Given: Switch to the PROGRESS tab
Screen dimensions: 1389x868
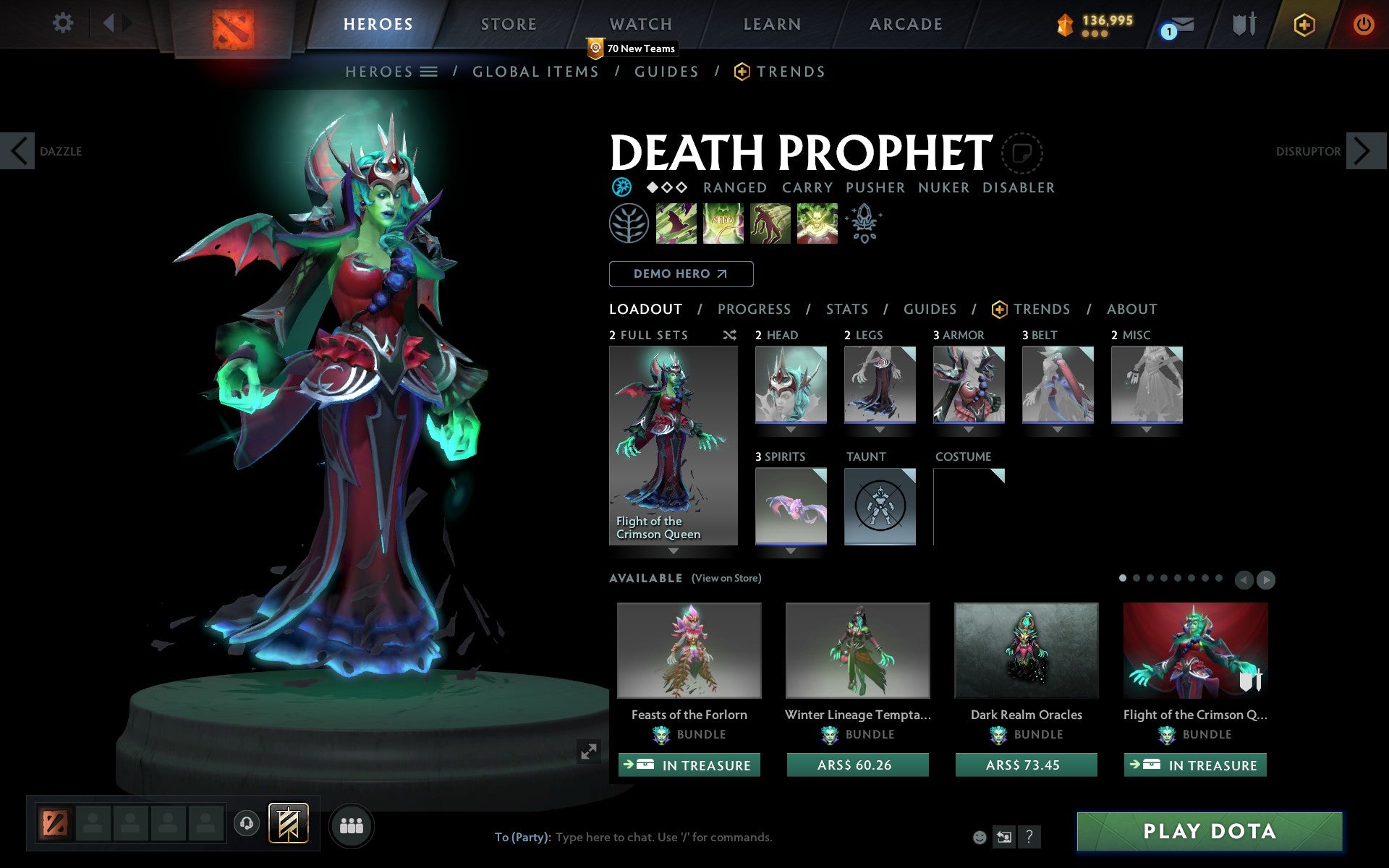Looking at the screenshot, I should coord(754,309).
